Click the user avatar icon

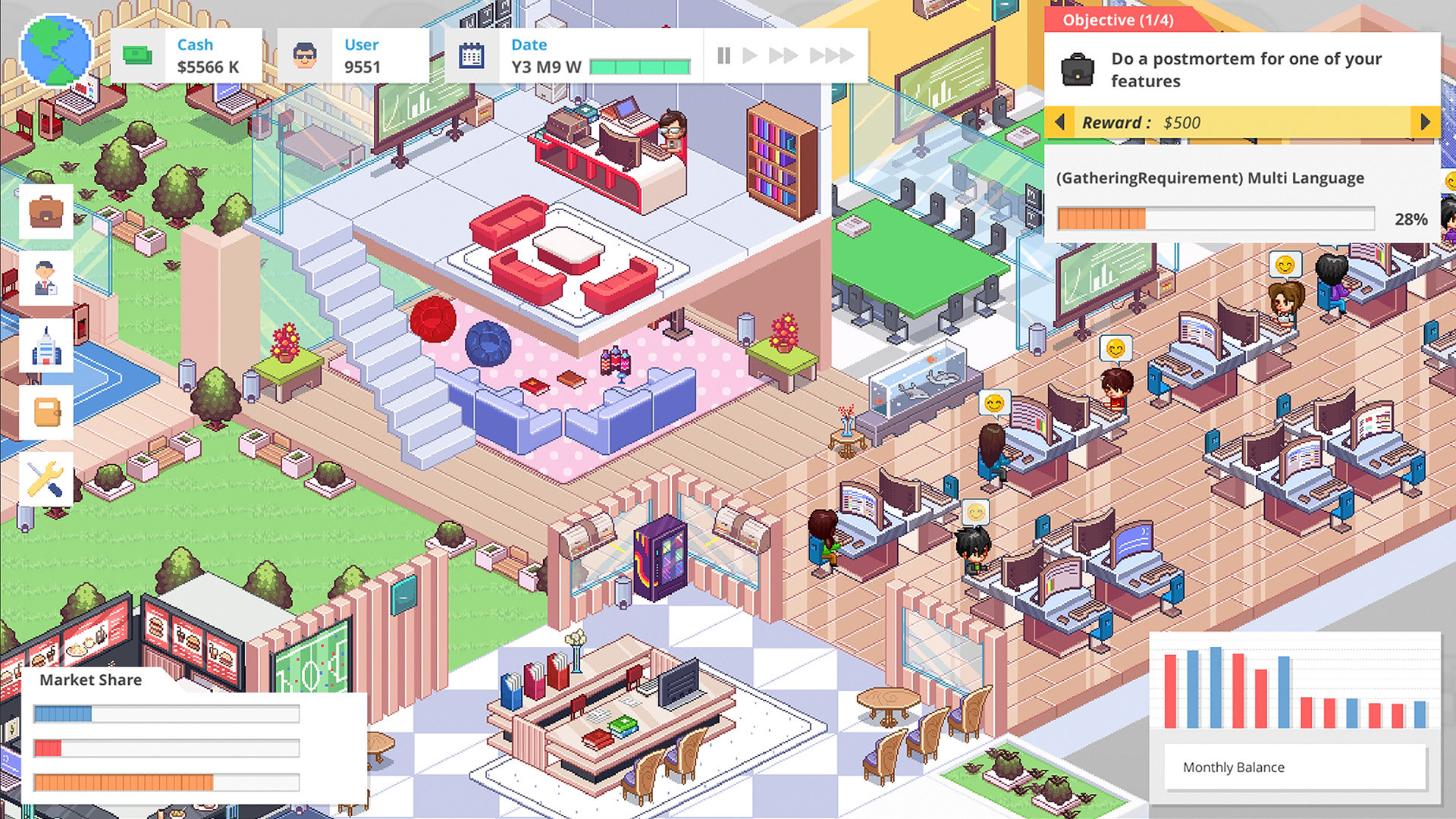(306, 55)
